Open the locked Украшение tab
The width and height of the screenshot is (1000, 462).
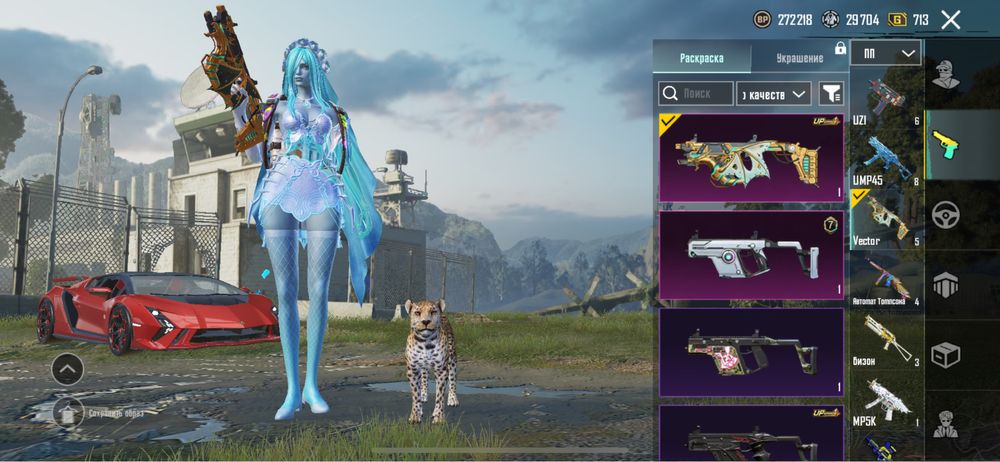click(797, 58)
